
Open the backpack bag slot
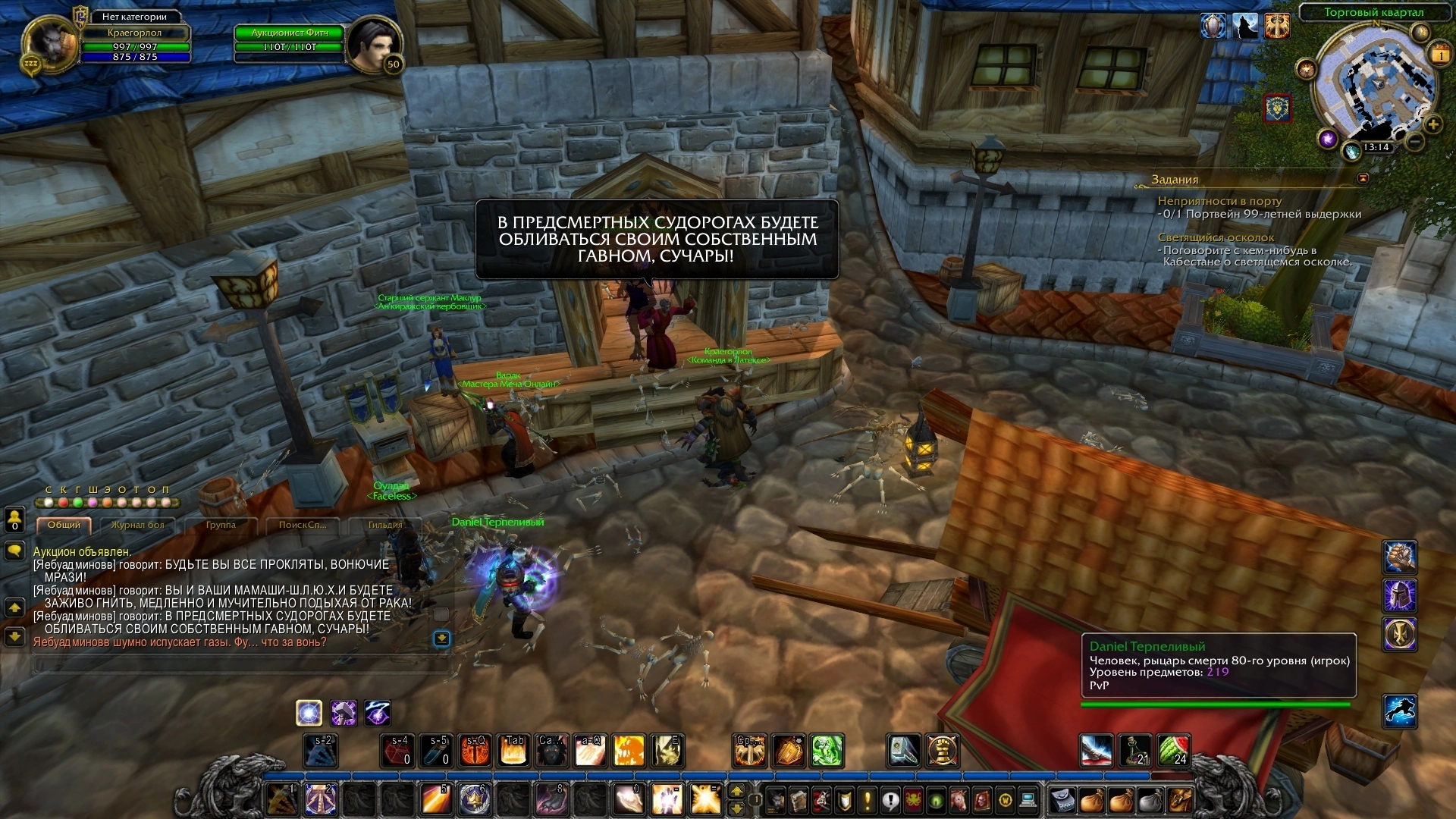click(x=1181, y=799)
